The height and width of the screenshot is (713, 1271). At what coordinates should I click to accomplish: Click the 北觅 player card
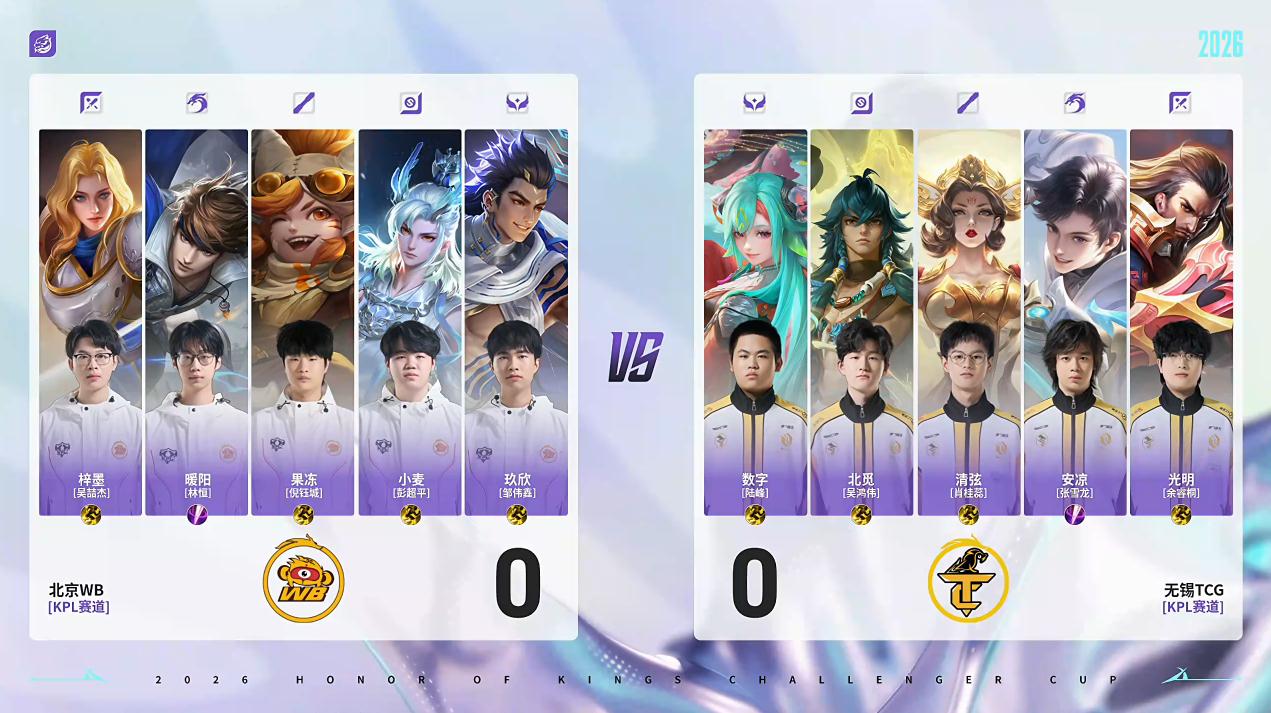(861, 322)
